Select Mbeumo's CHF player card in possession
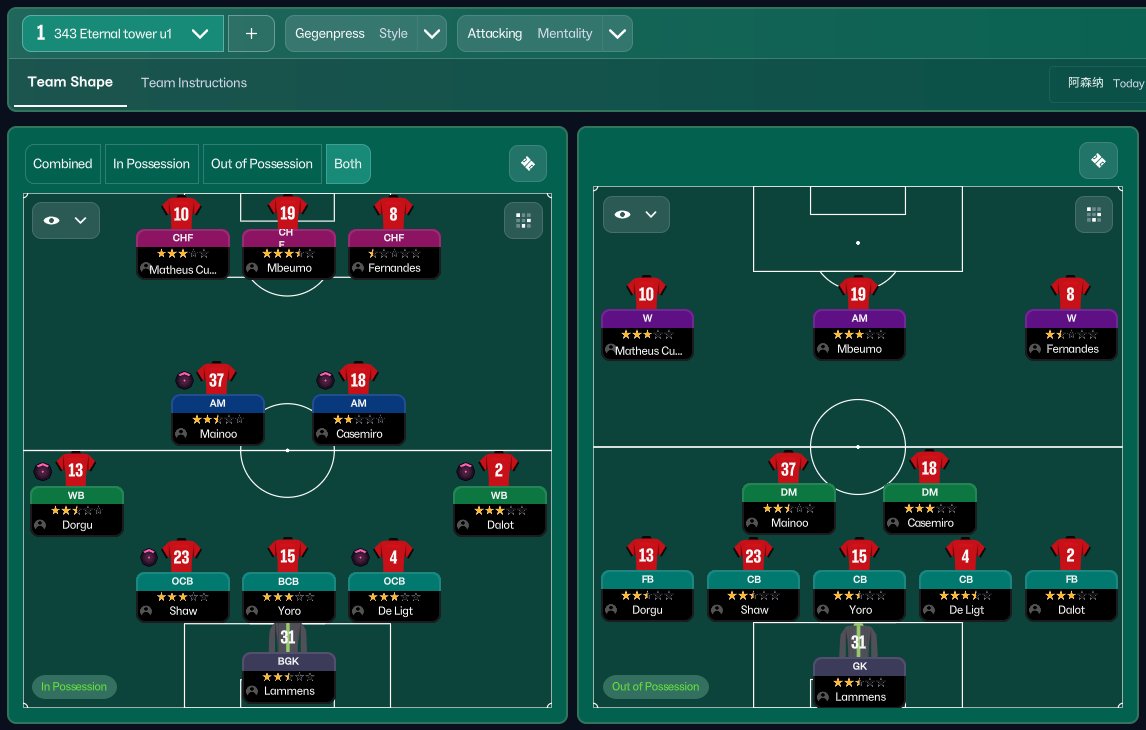Viewport: 1146px width, 730px height. tap(288, 254)
